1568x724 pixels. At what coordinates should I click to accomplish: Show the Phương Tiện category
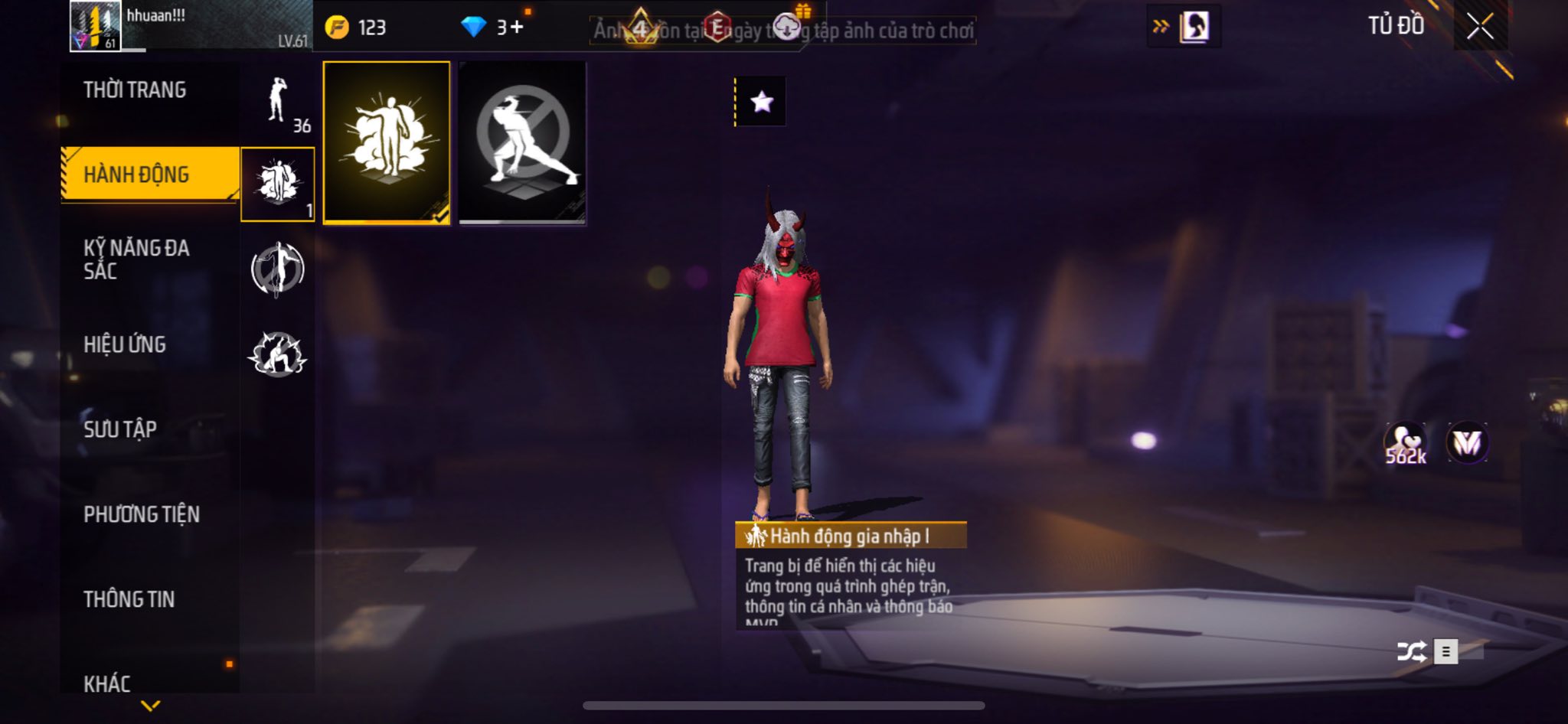(x=142, y=514)
